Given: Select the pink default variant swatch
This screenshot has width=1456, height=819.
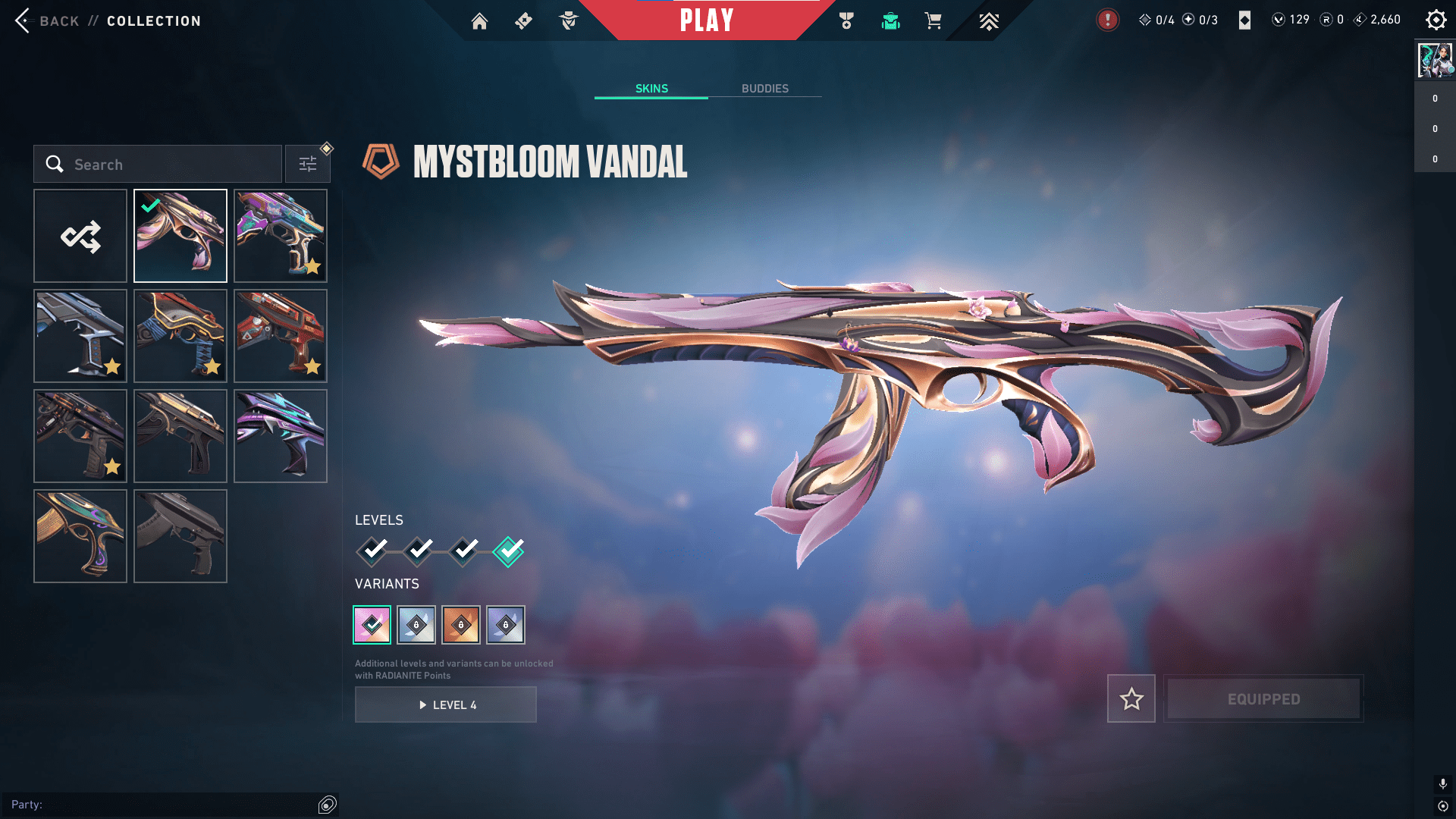Looking at the screenshot, I should [x=372, y=625].
